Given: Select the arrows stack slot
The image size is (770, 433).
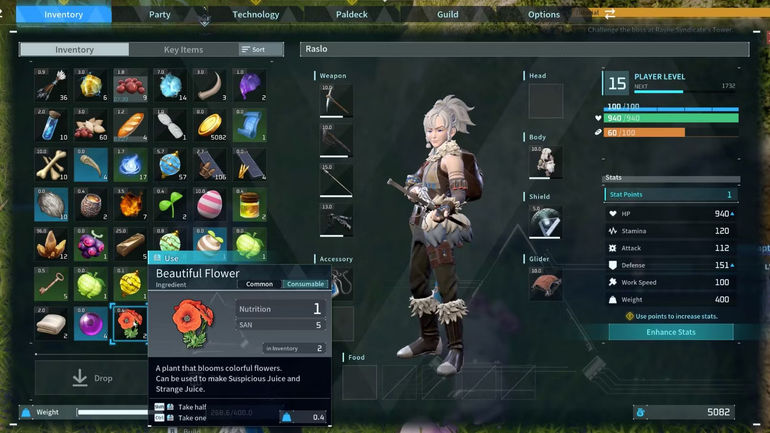Looking at the screenshot, I should (x=52, y=85).
